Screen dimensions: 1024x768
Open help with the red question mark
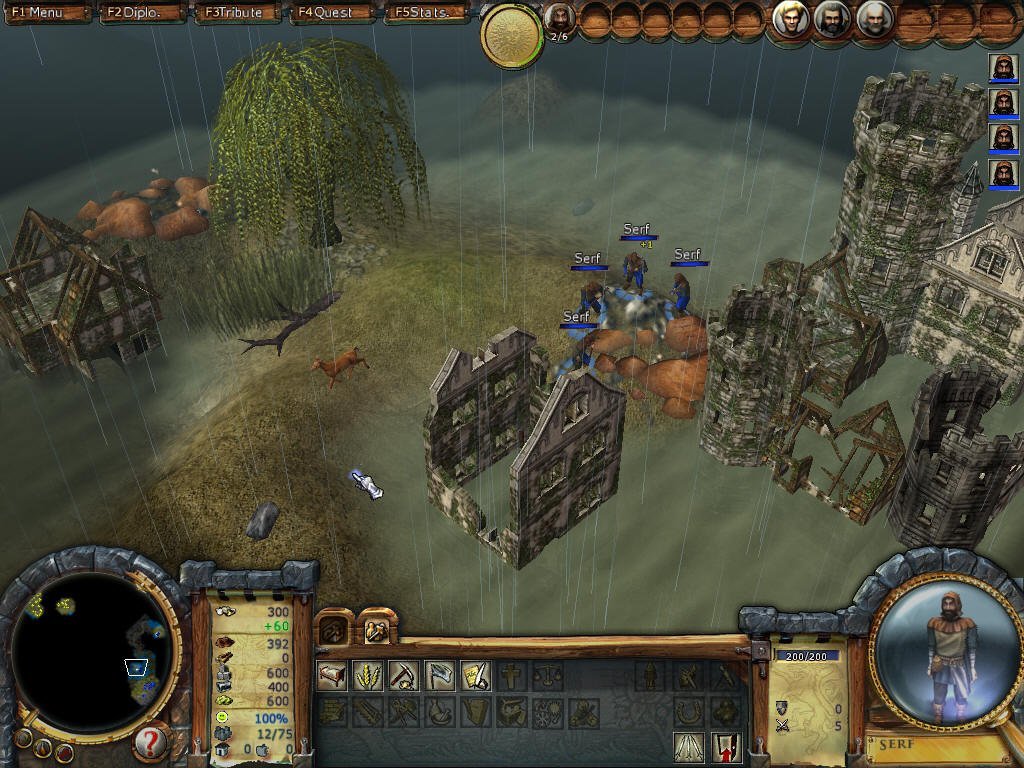click(x=149, y=742)
